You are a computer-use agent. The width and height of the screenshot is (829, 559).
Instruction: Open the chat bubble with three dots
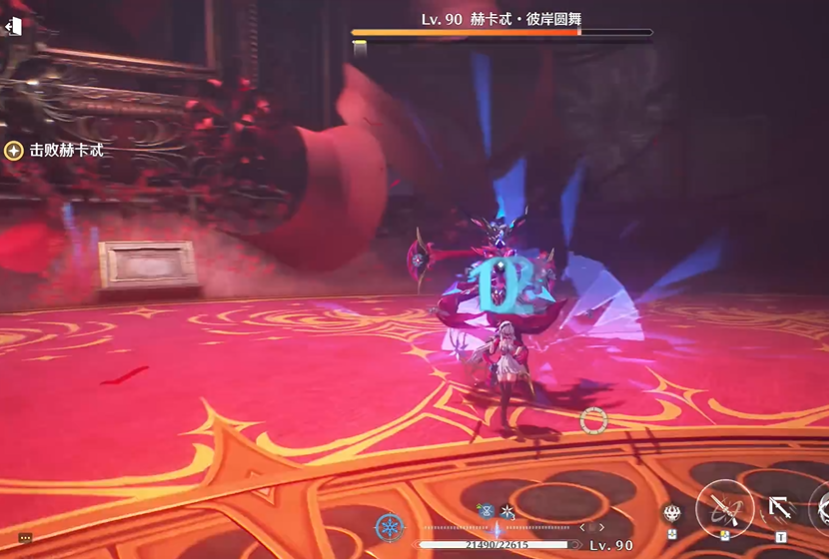click(26, 538)
